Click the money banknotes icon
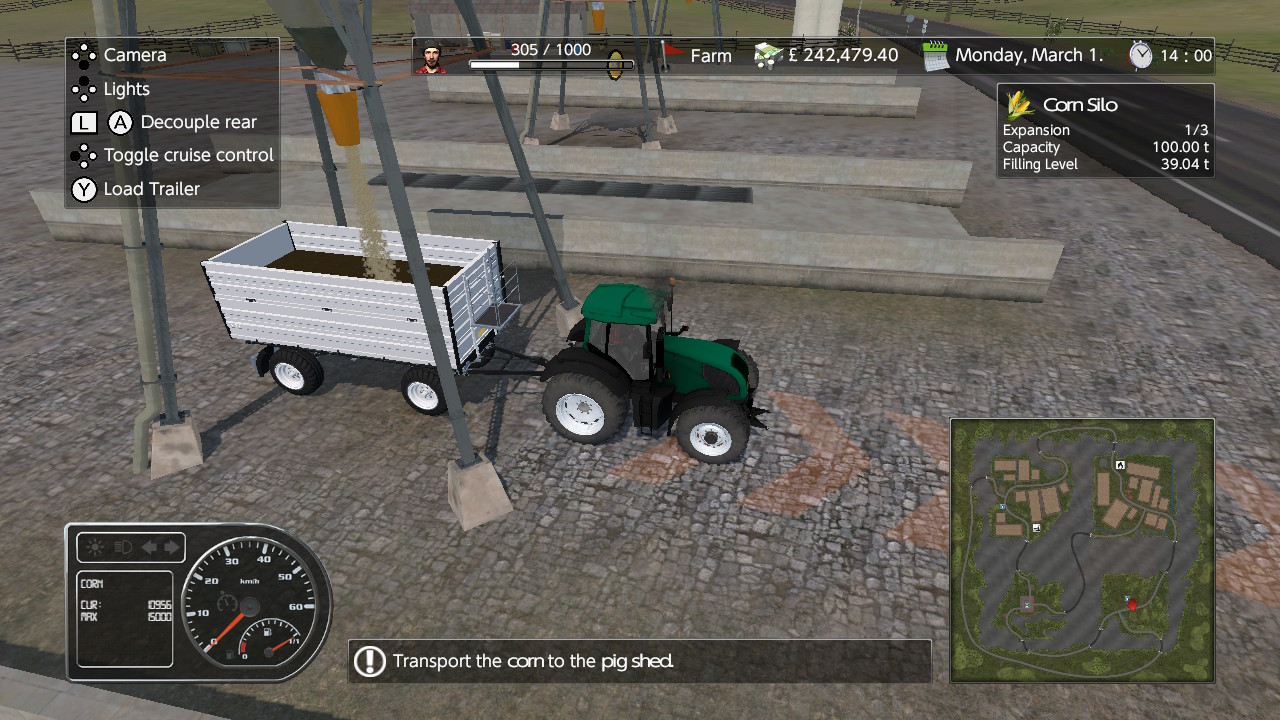 click(x=768, y=55)
